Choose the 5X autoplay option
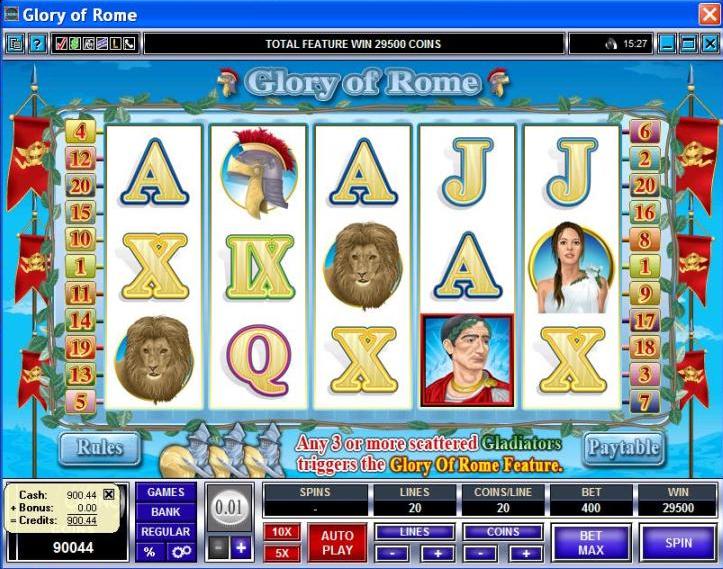The width and height of the screenshot is (723, 569). coord(281,552)
